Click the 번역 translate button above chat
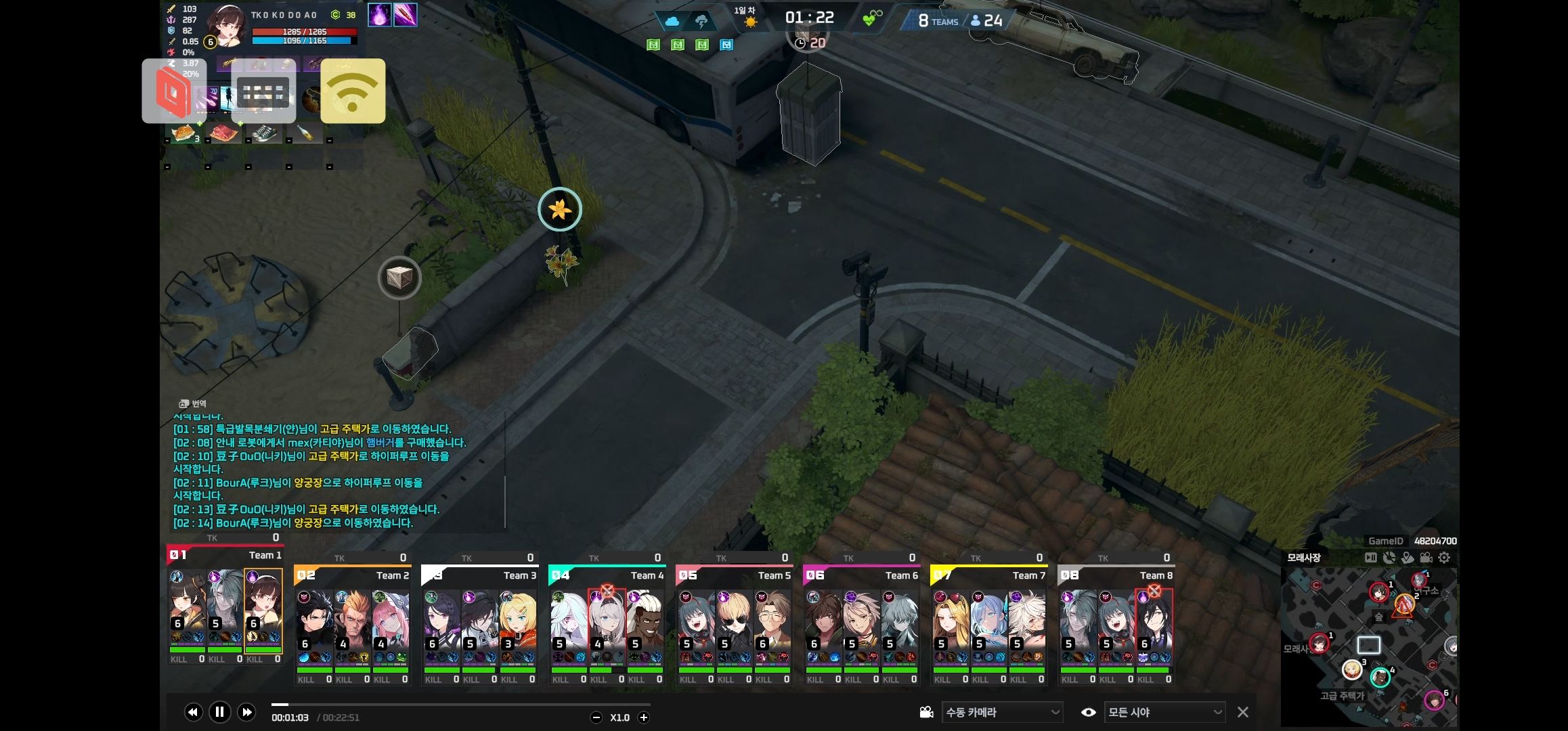 193,403
